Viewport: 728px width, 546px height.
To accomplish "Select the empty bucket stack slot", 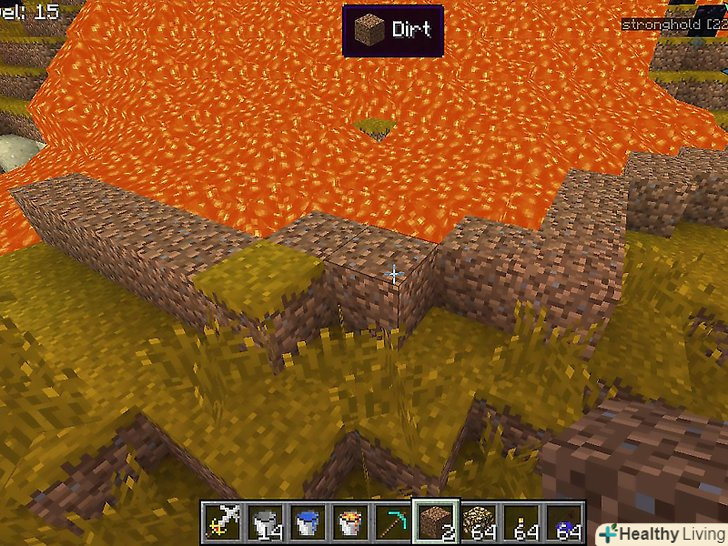I will (265, 521).
